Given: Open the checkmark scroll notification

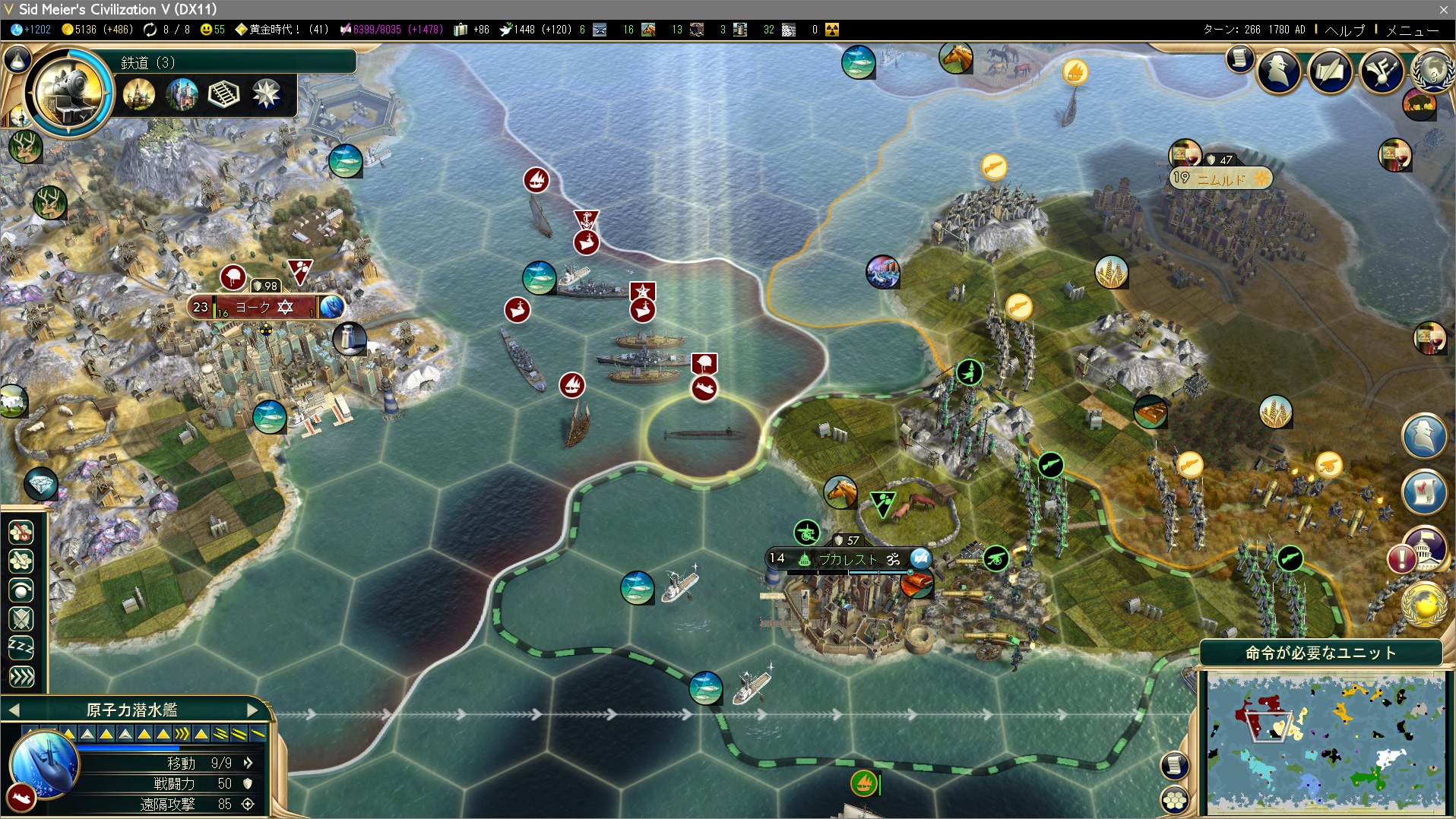Looking at the screenshot, I should pyautogui.click(x=1424, y=490).
